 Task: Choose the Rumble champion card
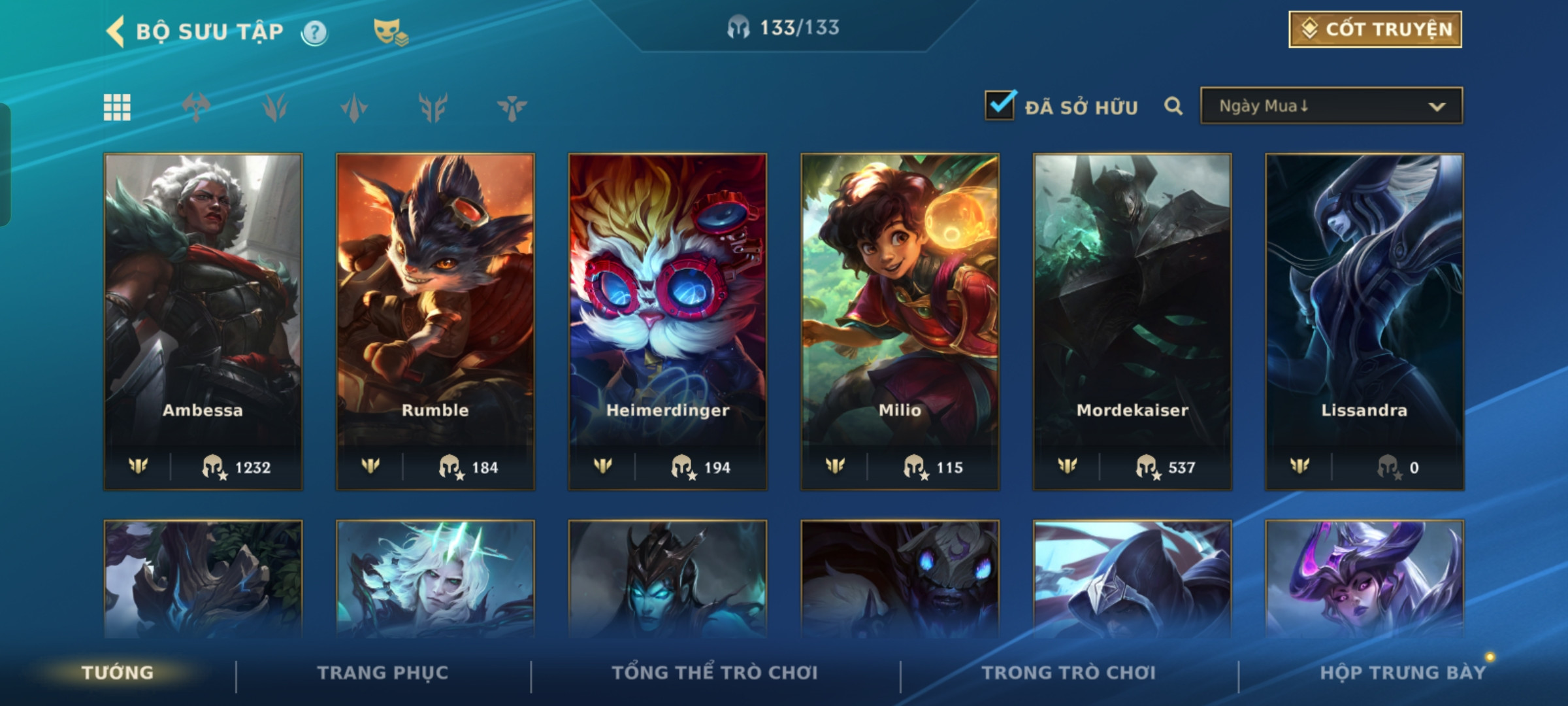point(435,321)
